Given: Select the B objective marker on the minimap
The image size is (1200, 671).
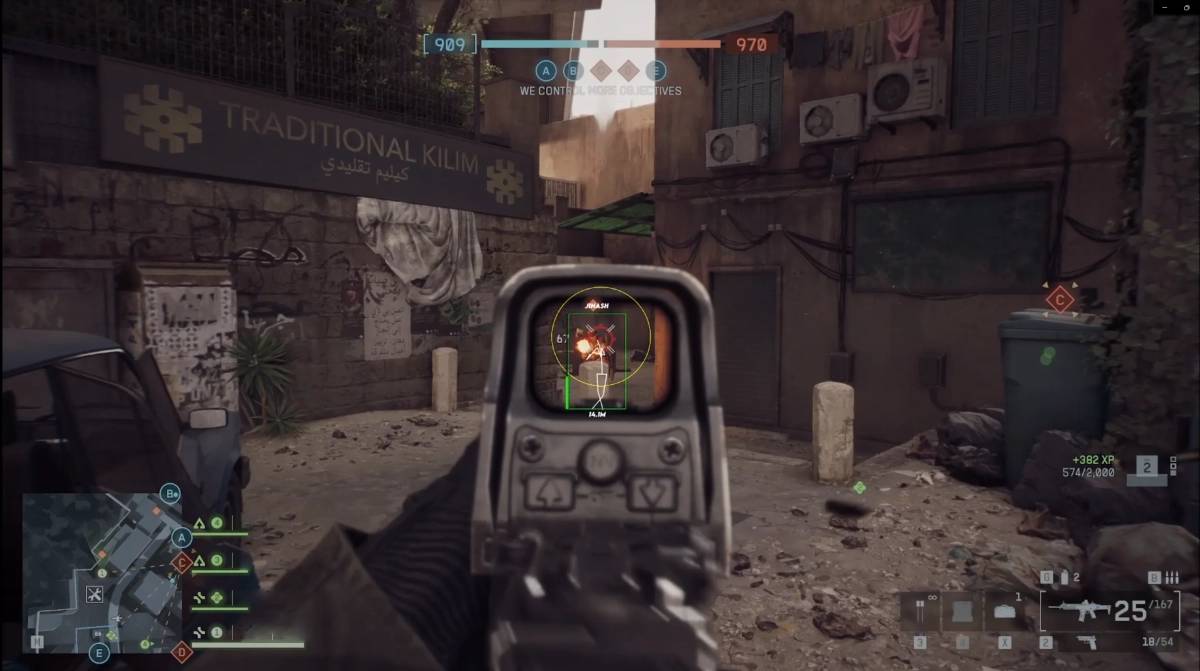Looking at the screenshot, I should (172, 494).
